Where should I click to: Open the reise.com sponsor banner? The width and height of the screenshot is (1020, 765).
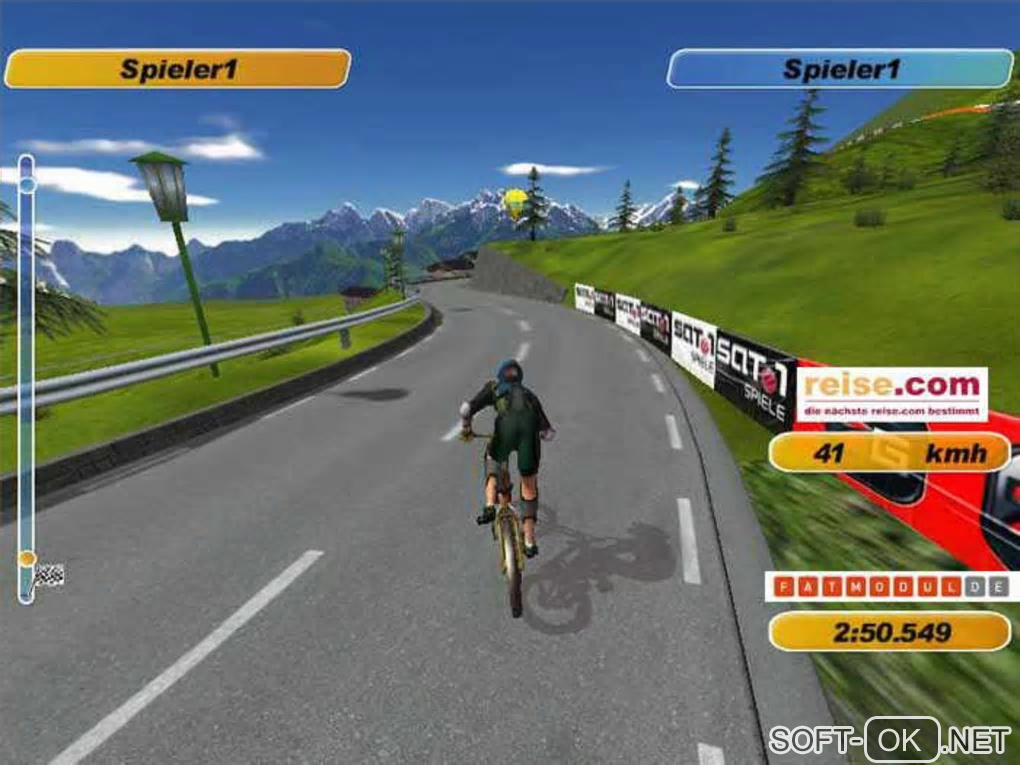point(891,394)
